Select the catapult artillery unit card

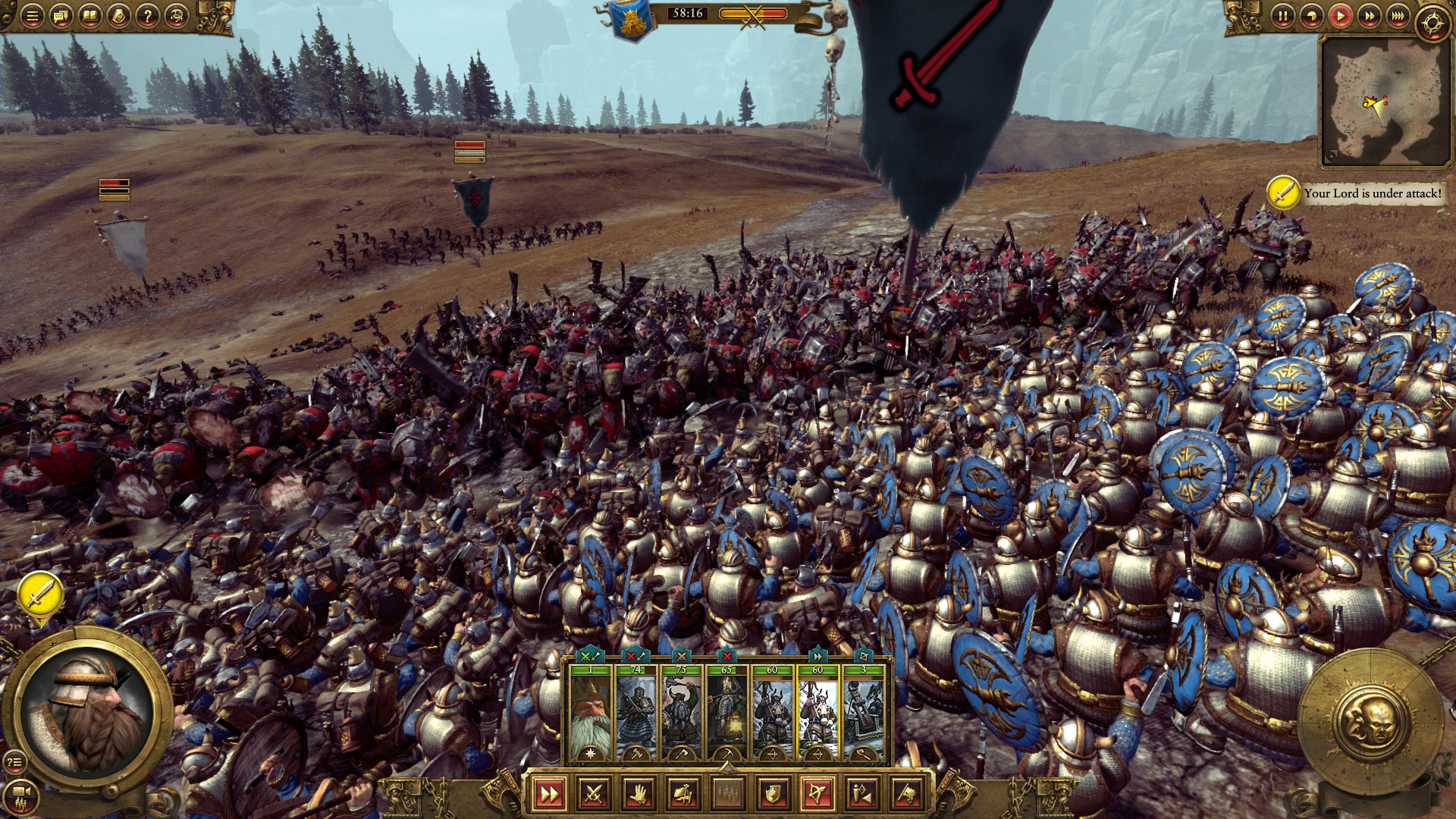(x=863, y=713)
